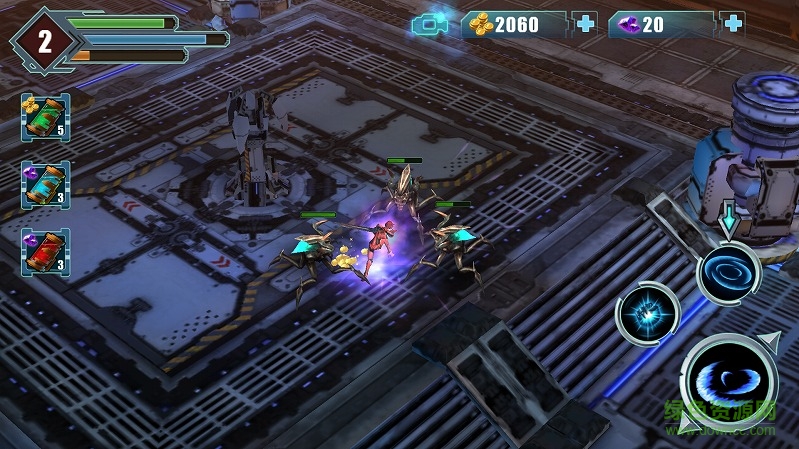
Task: Activate the blue vortex swirl skill
Action: 729,273
